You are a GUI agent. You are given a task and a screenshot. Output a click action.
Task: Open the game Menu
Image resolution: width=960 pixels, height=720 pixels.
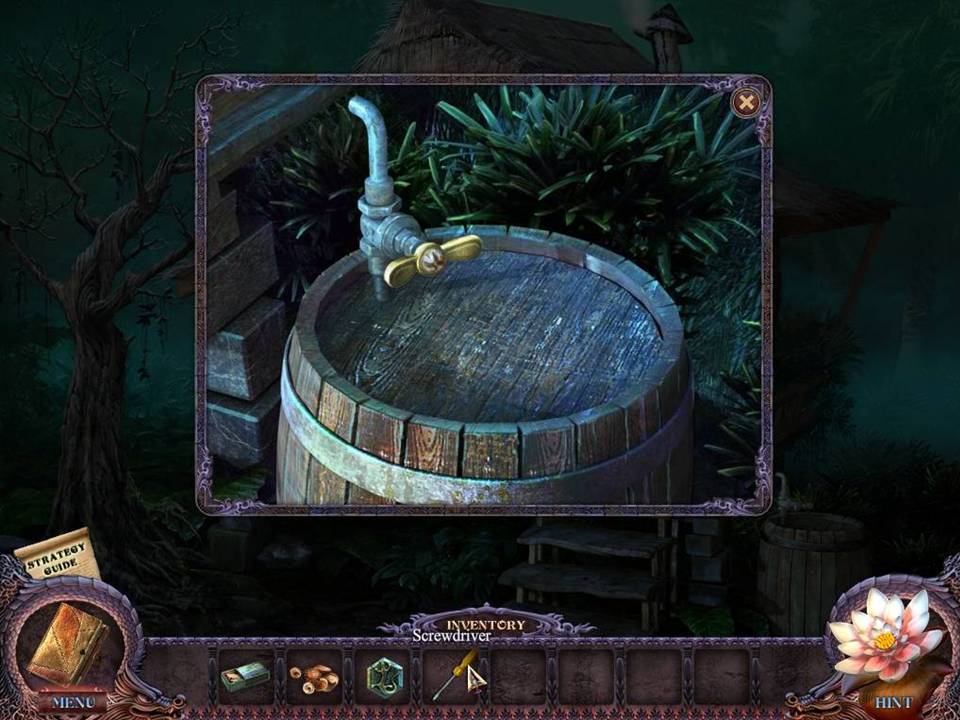click(x=72, y=702)
